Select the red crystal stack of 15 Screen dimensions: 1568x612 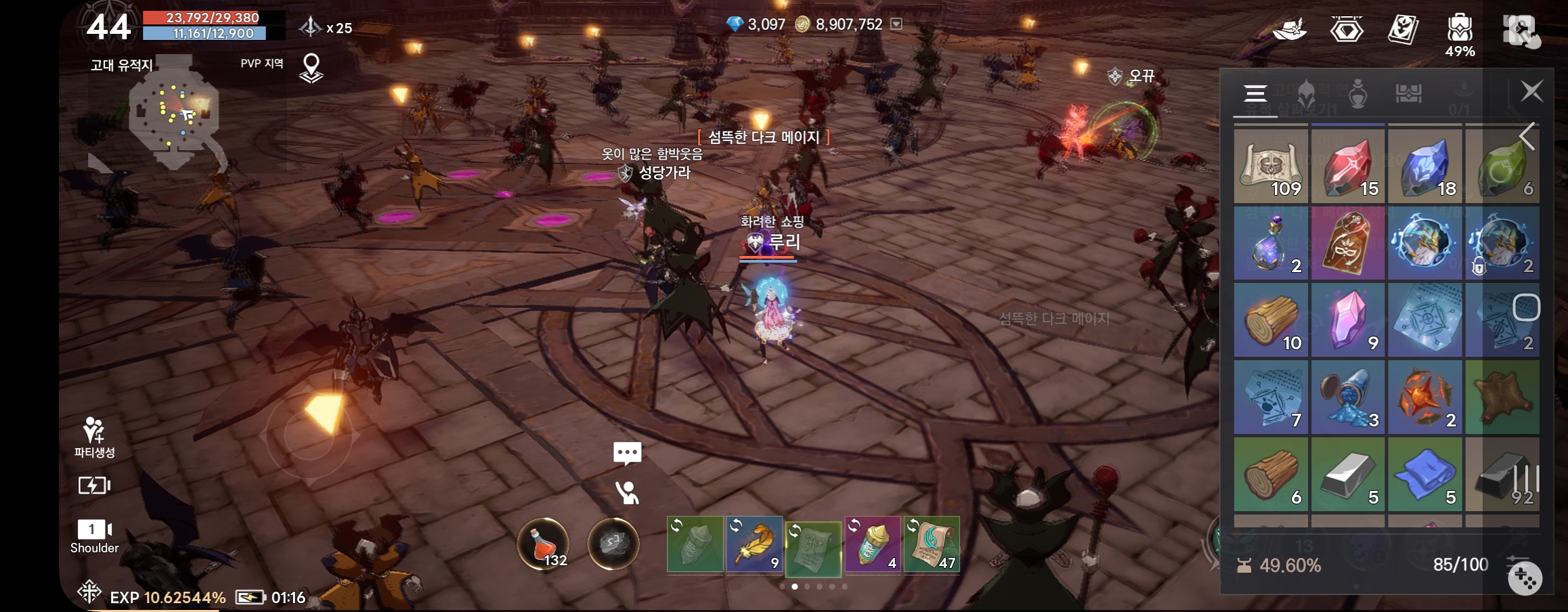point(1348,167)
